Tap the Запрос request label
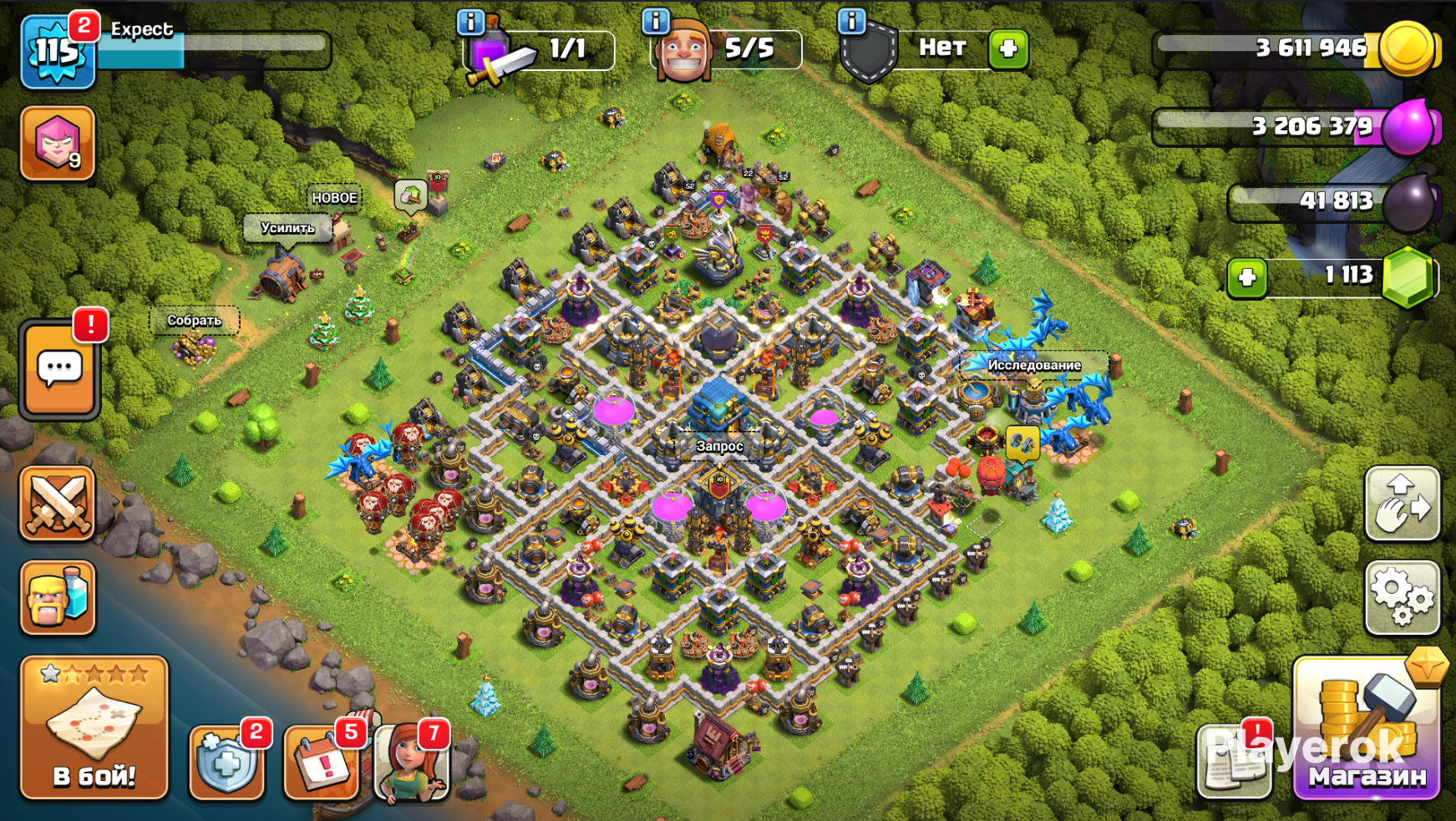 click(x=719, y=446)
